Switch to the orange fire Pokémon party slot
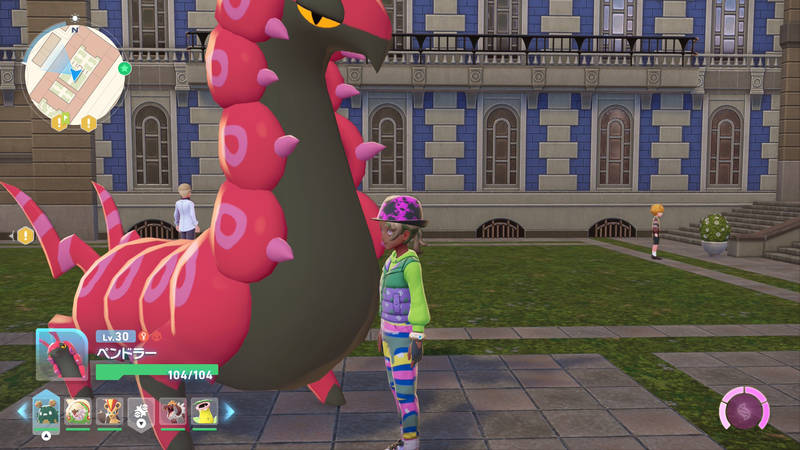Screen dimensions: 800x450 [109, 411]
